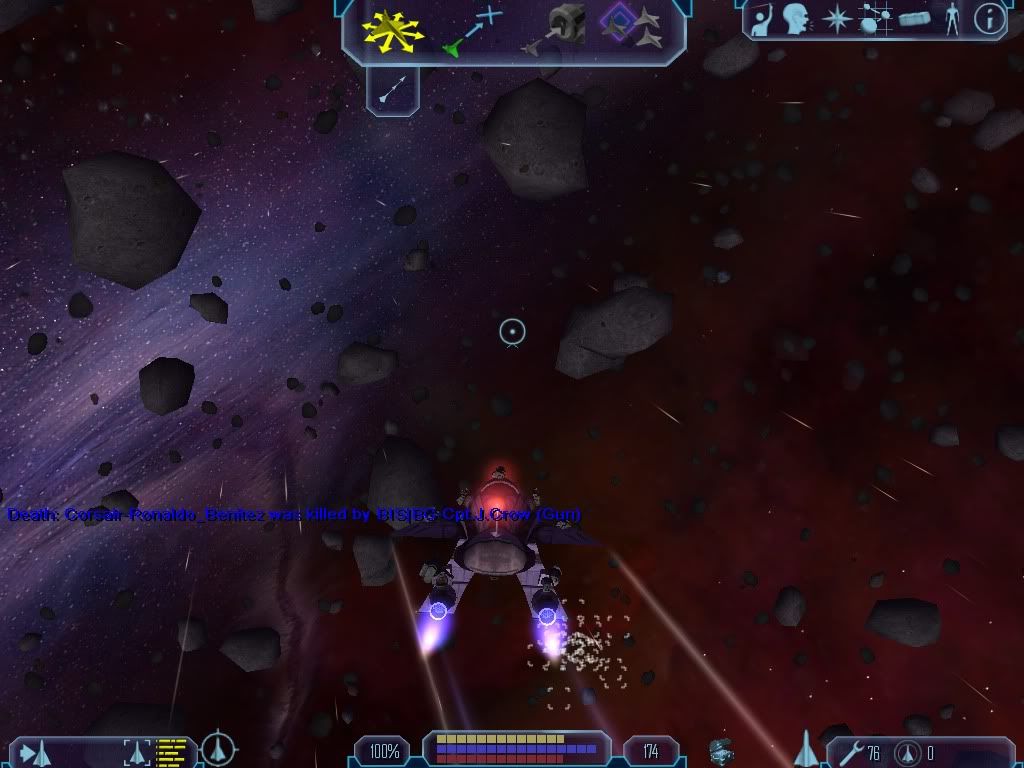1024x768 pixels.
Task: Select the Join Formation maneuver icon
Action: (x=634, y=28)
